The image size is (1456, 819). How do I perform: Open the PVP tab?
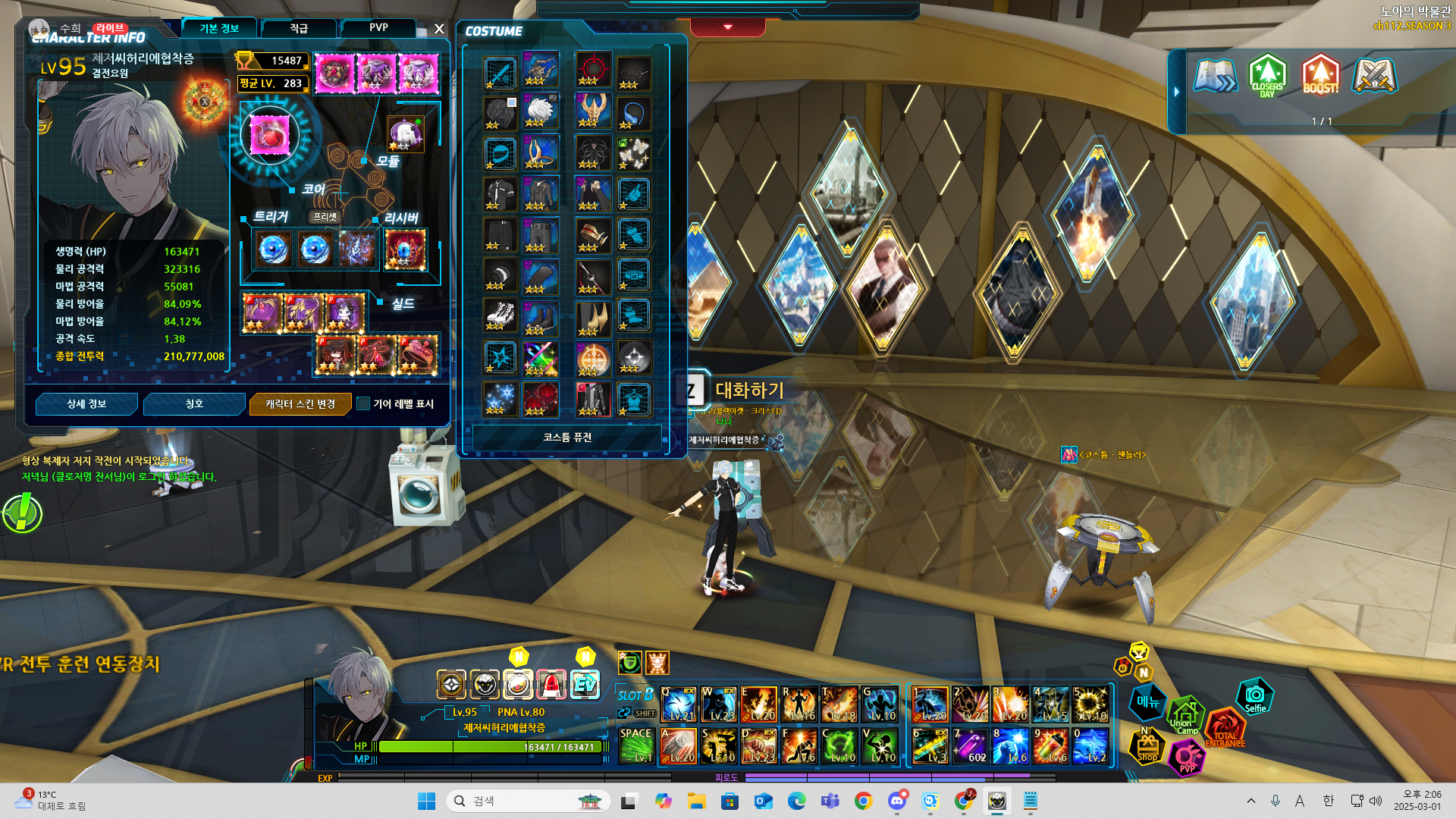click(x=378, y=28)
